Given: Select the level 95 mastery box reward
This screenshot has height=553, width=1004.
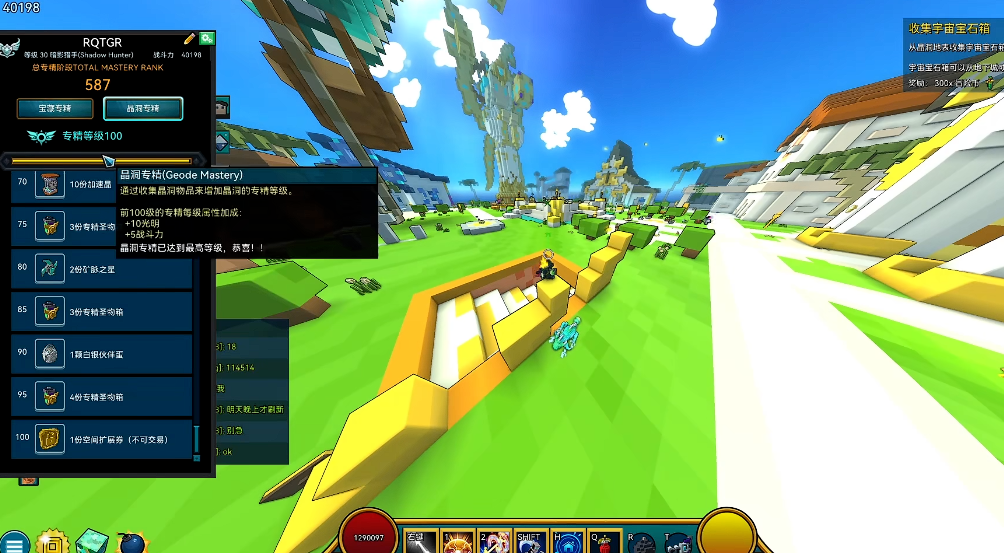Looking at the screenshot, I should 101,397.
